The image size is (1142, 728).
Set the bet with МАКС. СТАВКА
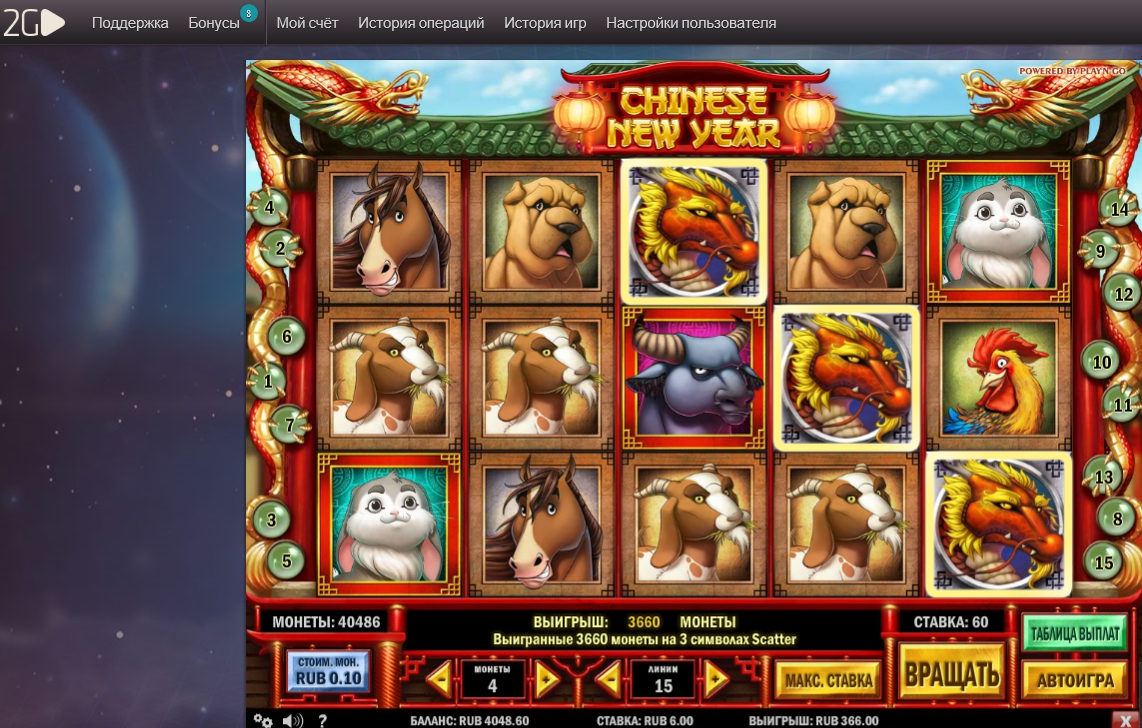pyautogui.click(x=828, y=680)
